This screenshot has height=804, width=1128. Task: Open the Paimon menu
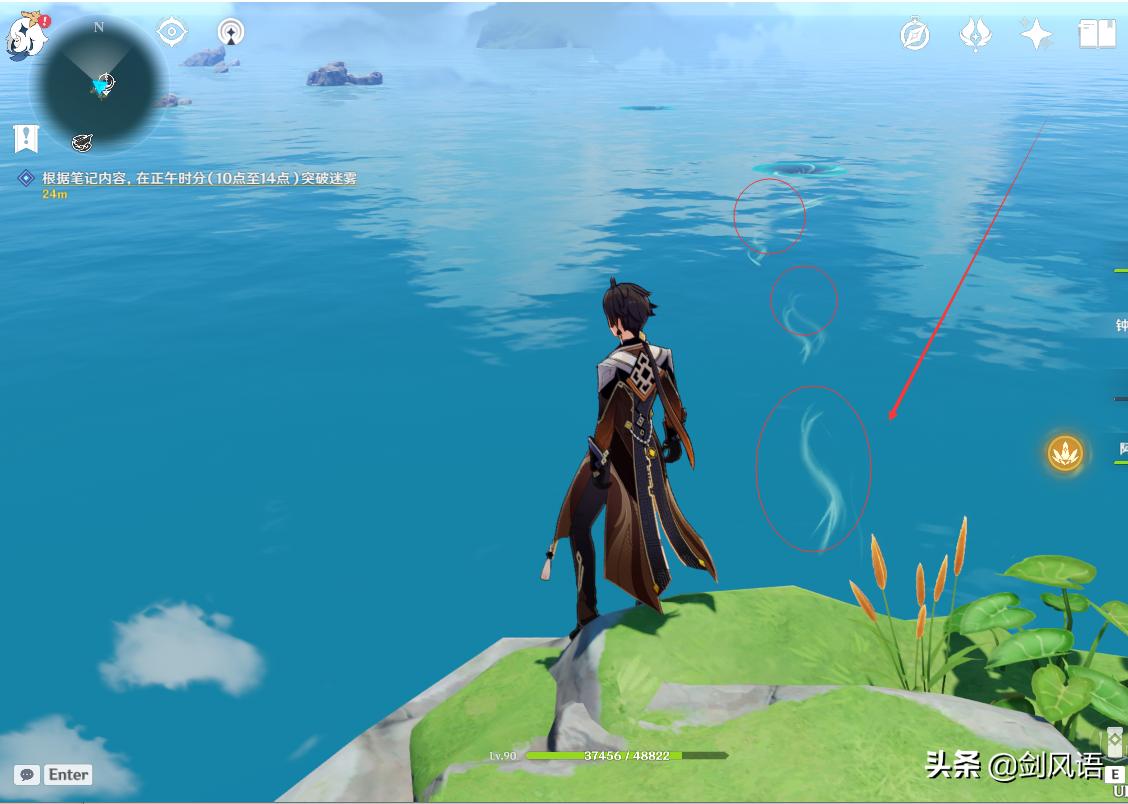(x=27, y=36)
